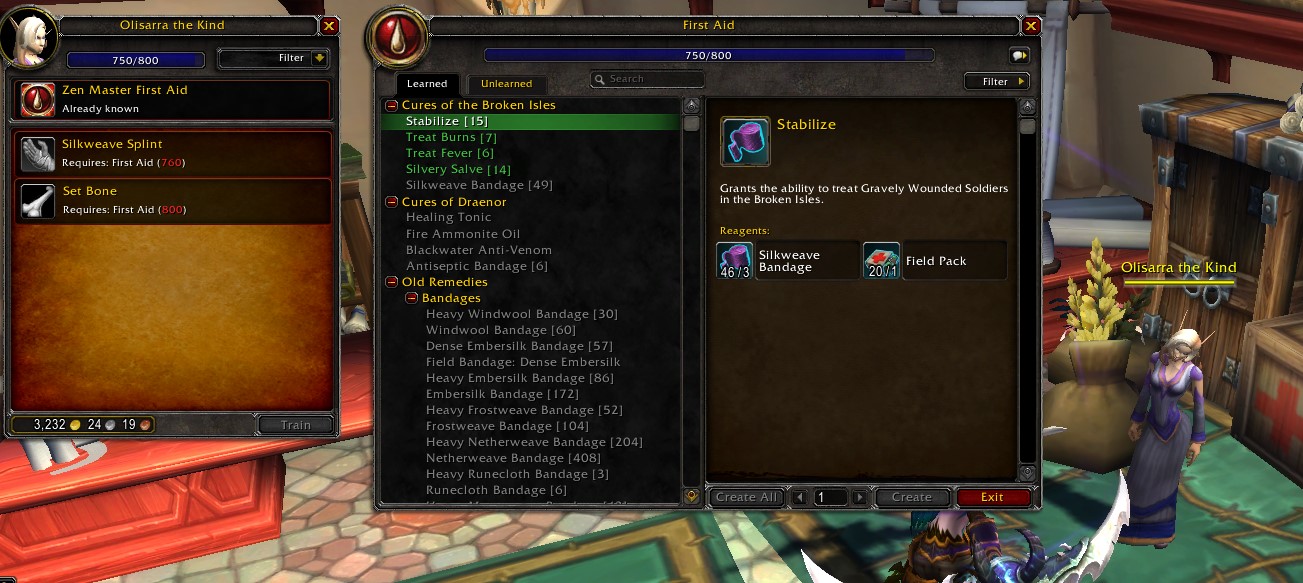Open the First Aid Filter dropdown

pos(996,82)
